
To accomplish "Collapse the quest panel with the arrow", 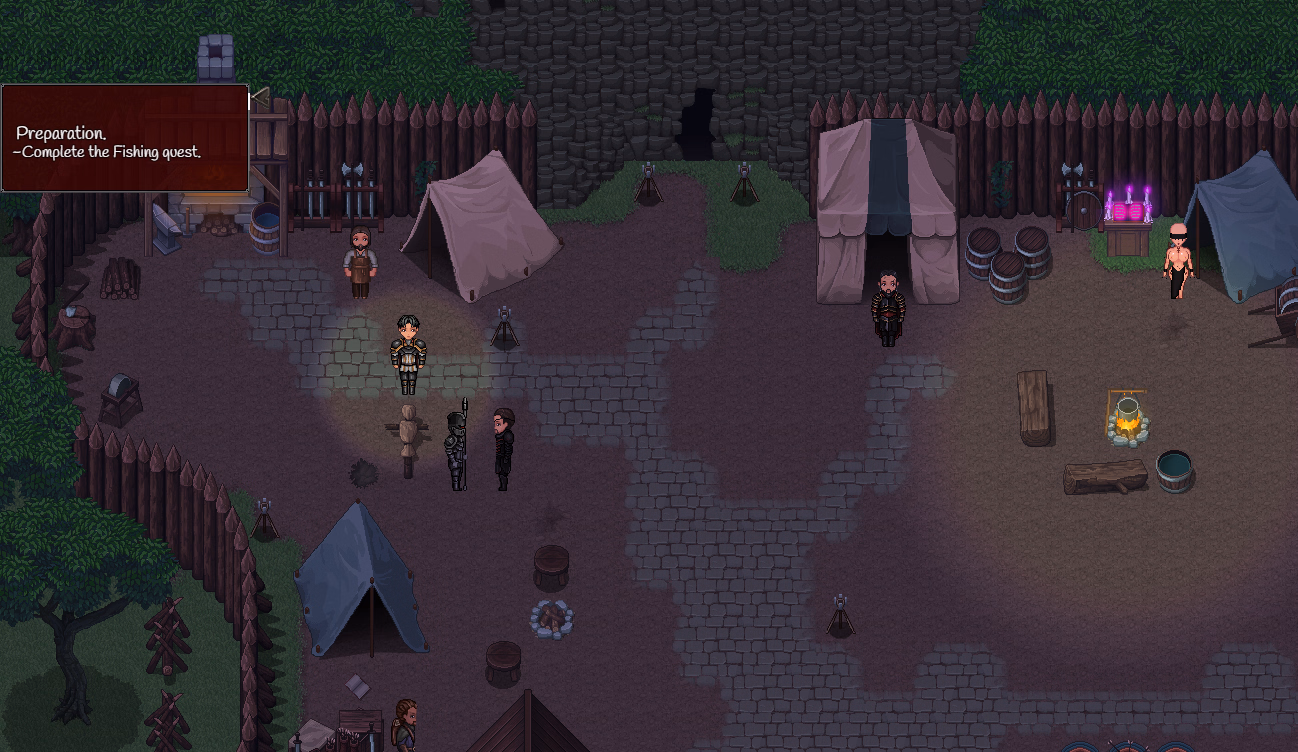I will (x=259, y=97).
